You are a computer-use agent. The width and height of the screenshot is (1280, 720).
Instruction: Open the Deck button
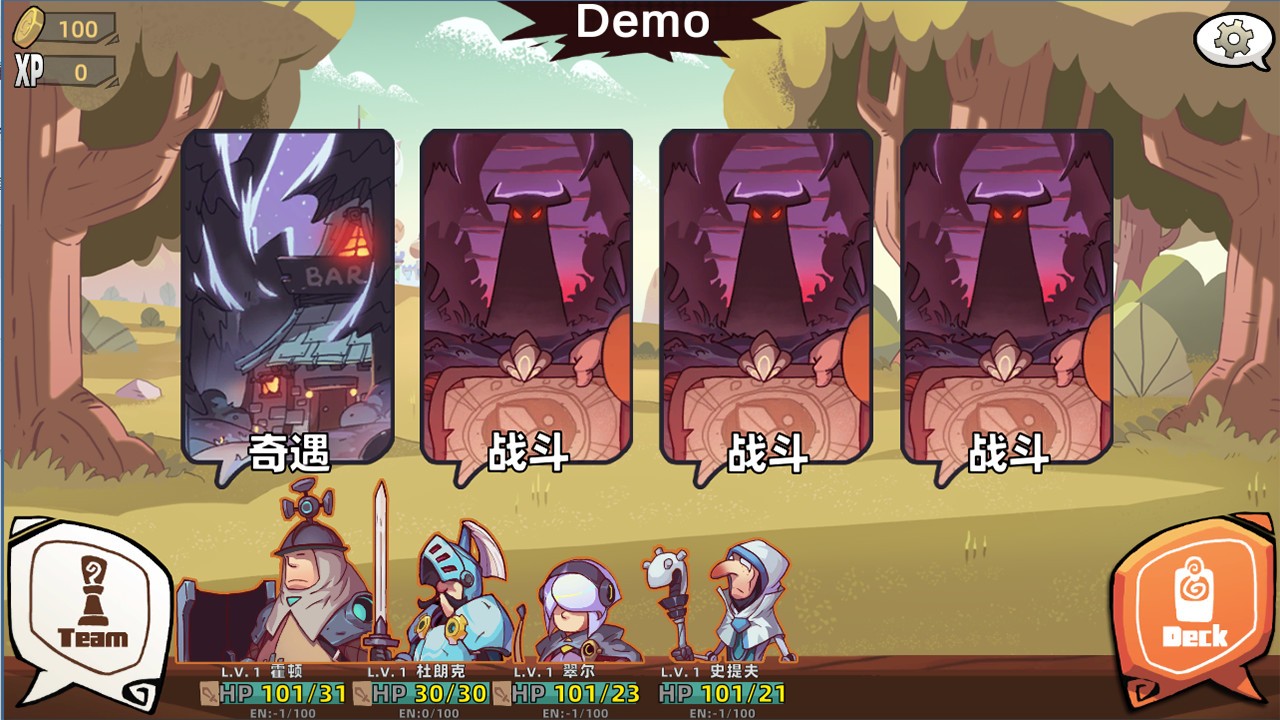coord(1192,608)
